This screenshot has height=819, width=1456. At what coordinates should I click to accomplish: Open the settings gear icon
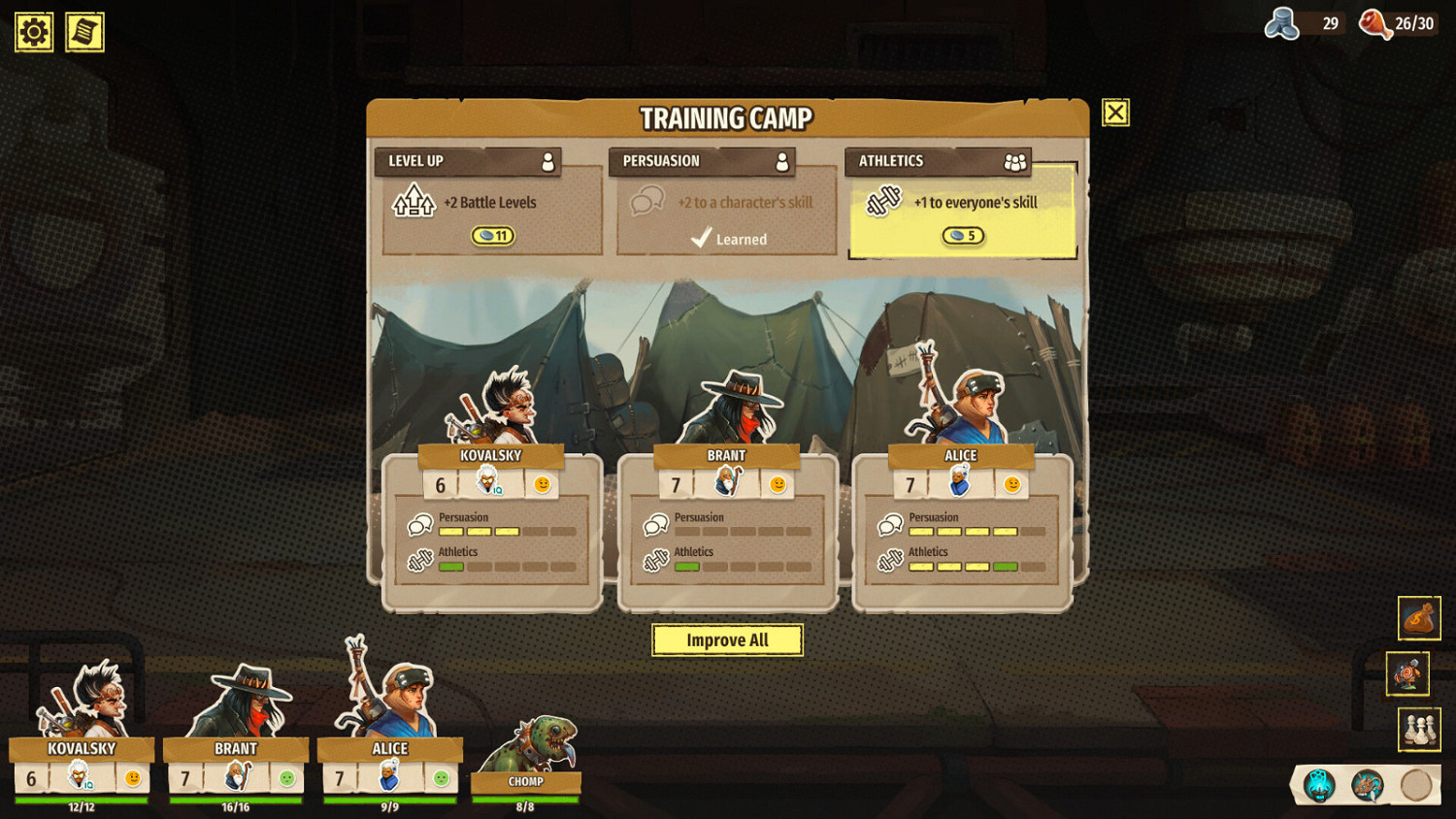coord(32,31)
